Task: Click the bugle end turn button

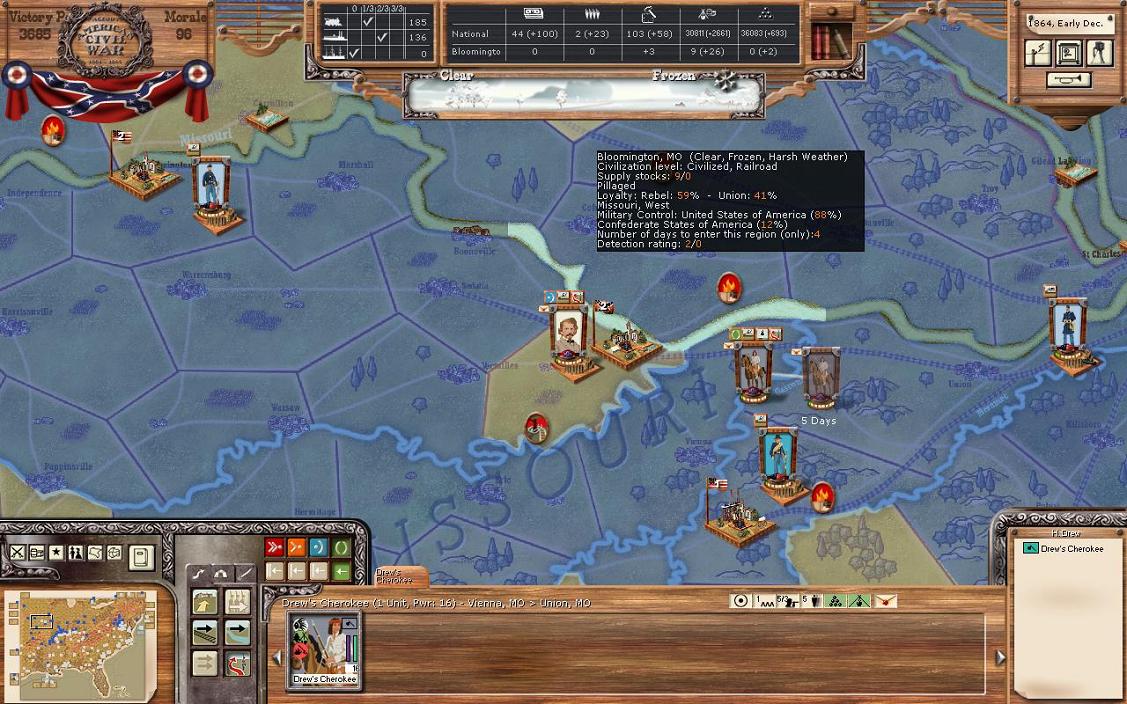Action: [1067, 81]
